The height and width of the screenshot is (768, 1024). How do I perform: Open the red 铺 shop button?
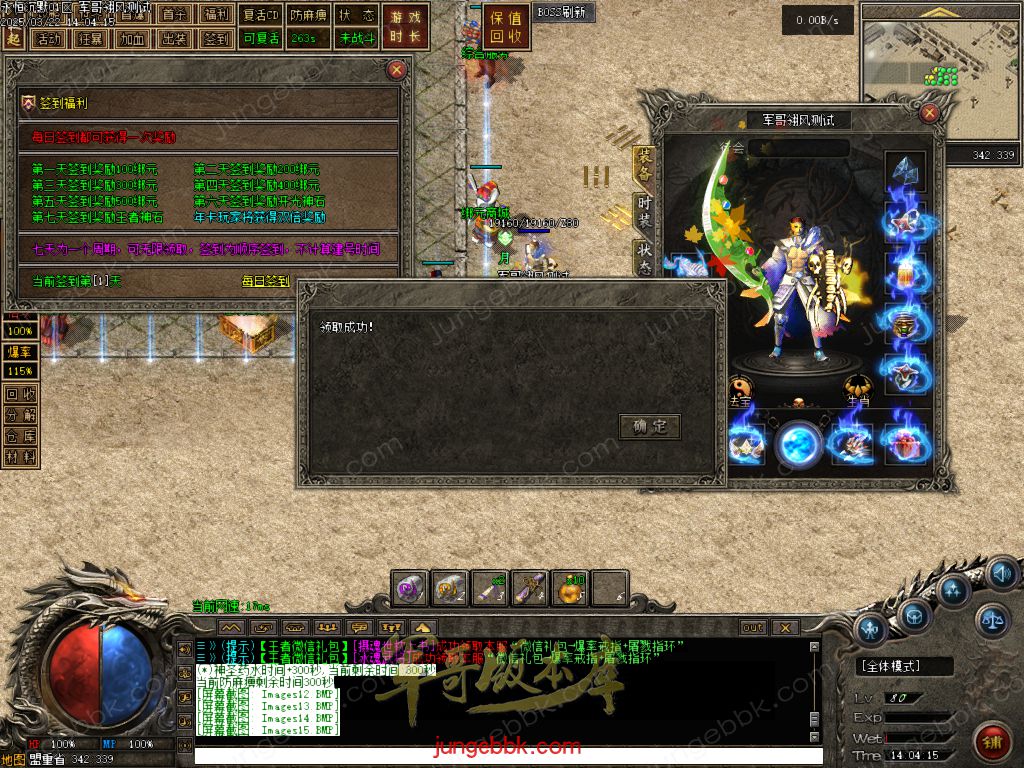pyautogui.click(x=992, y=742)
